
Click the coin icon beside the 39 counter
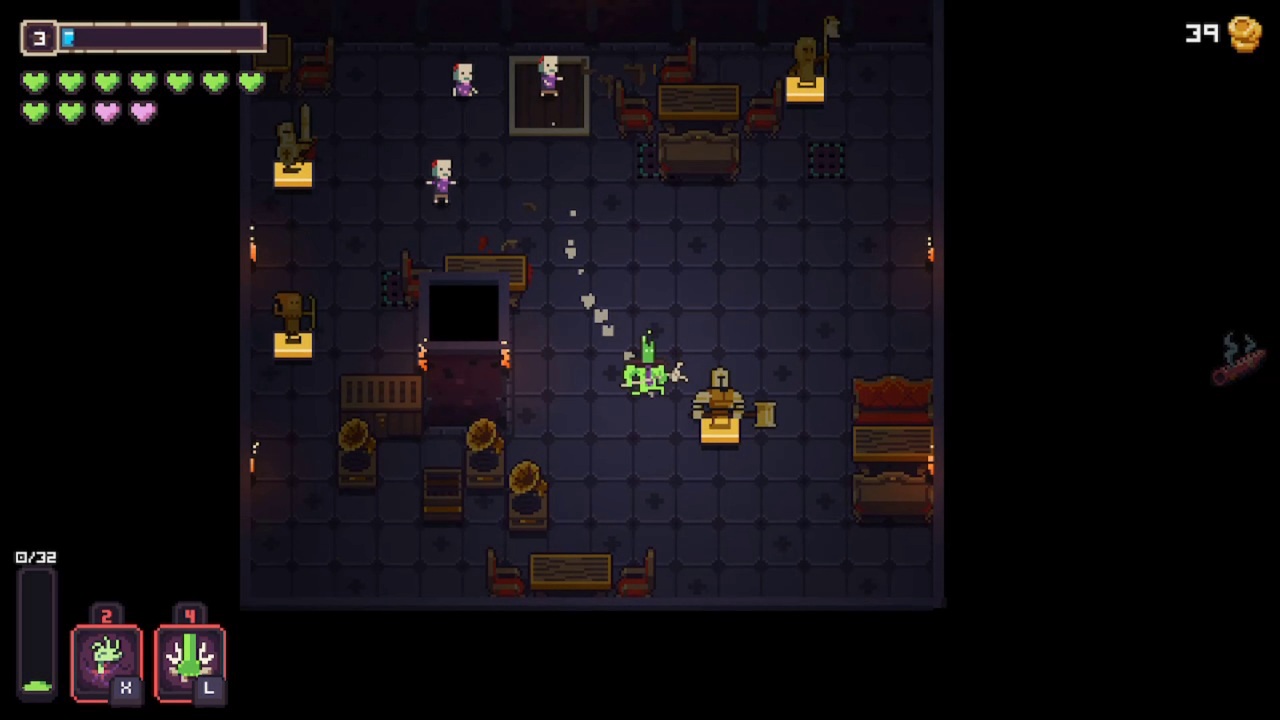point(1245,35)
